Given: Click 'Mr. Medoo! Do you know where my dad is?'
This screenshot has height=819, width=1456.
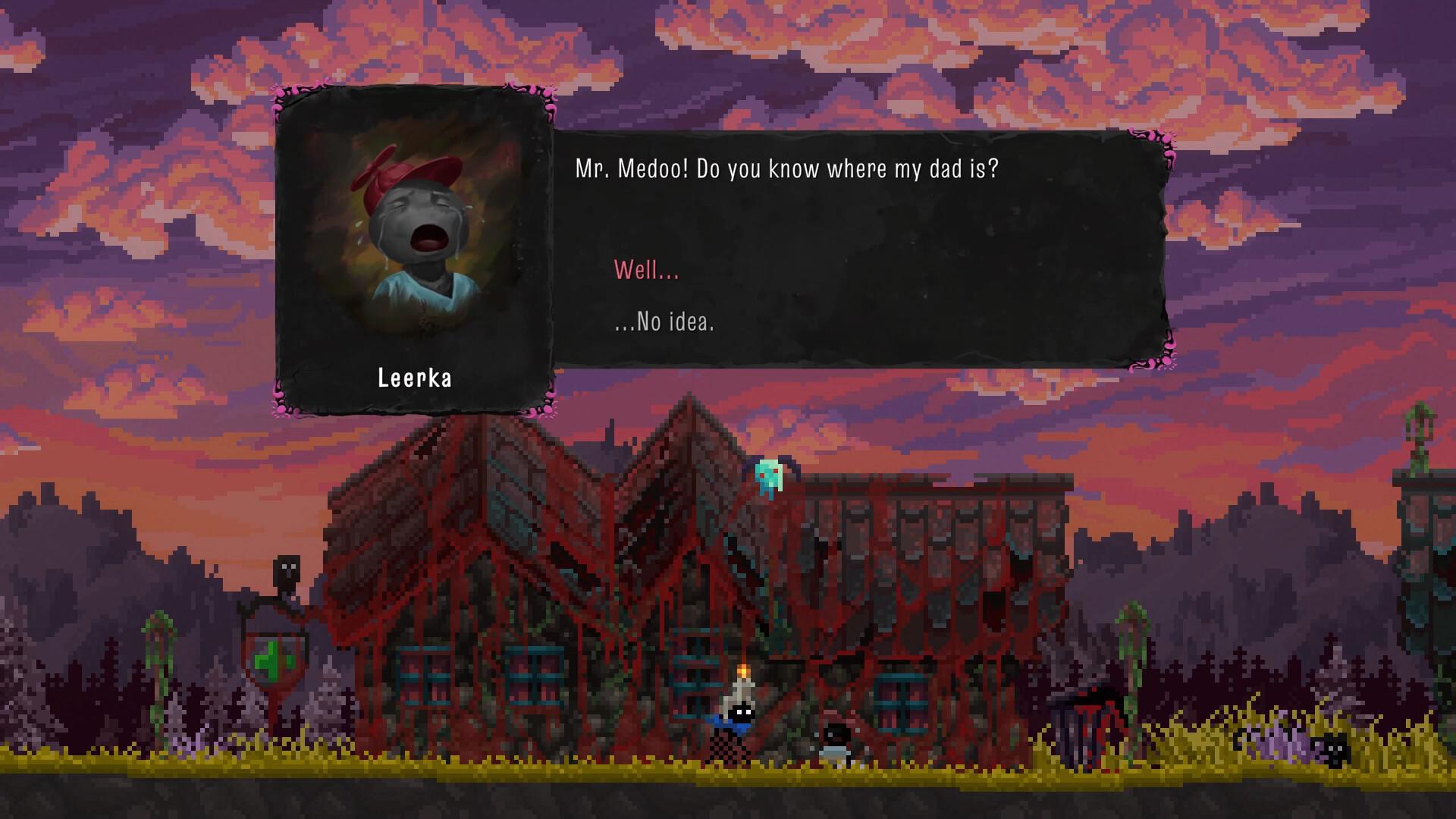Looking at the screenshot, I should [x=789, y=168].
